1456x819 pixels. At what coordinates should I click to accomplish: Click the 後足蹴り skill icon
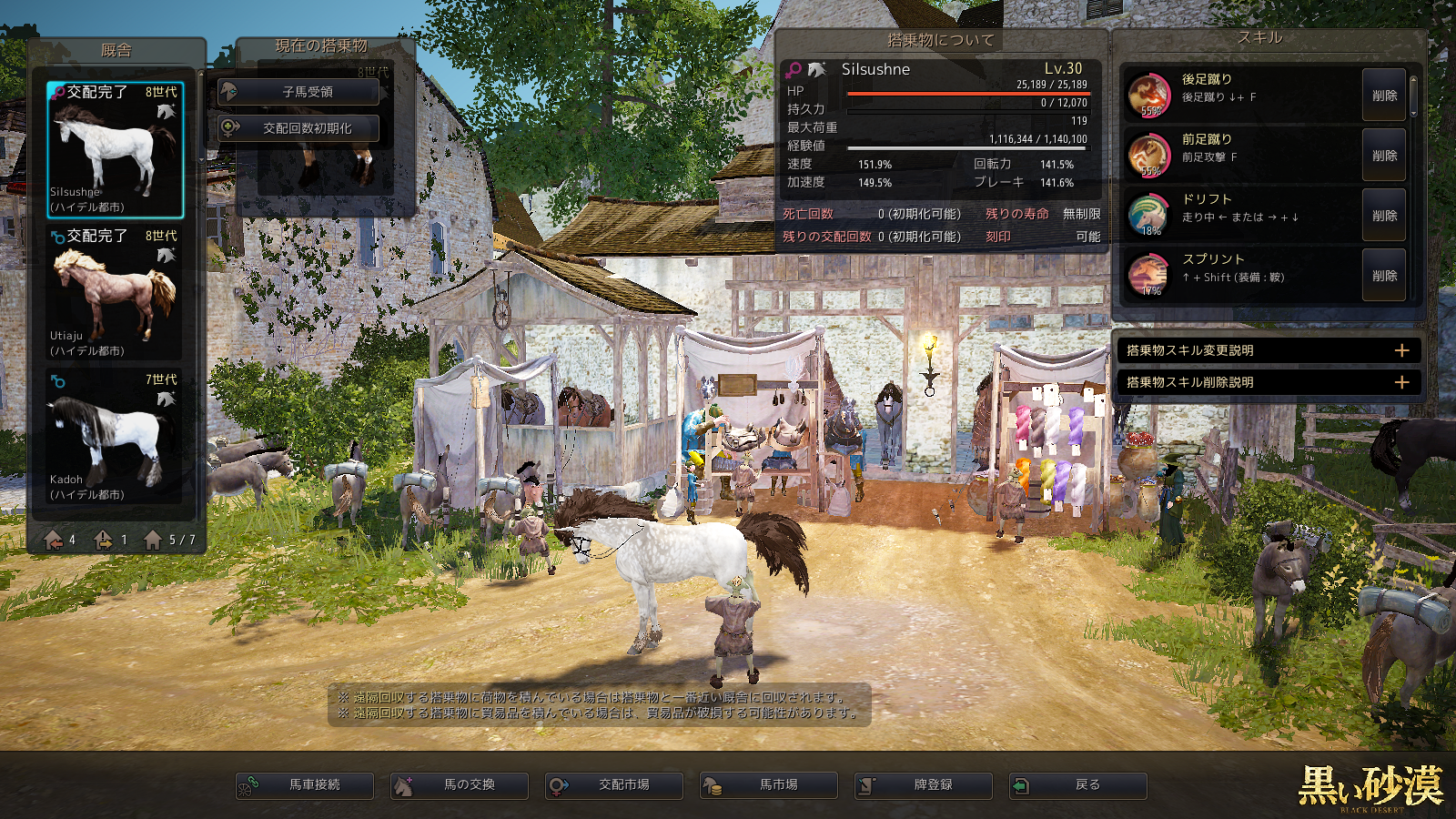coord(1148,95)
